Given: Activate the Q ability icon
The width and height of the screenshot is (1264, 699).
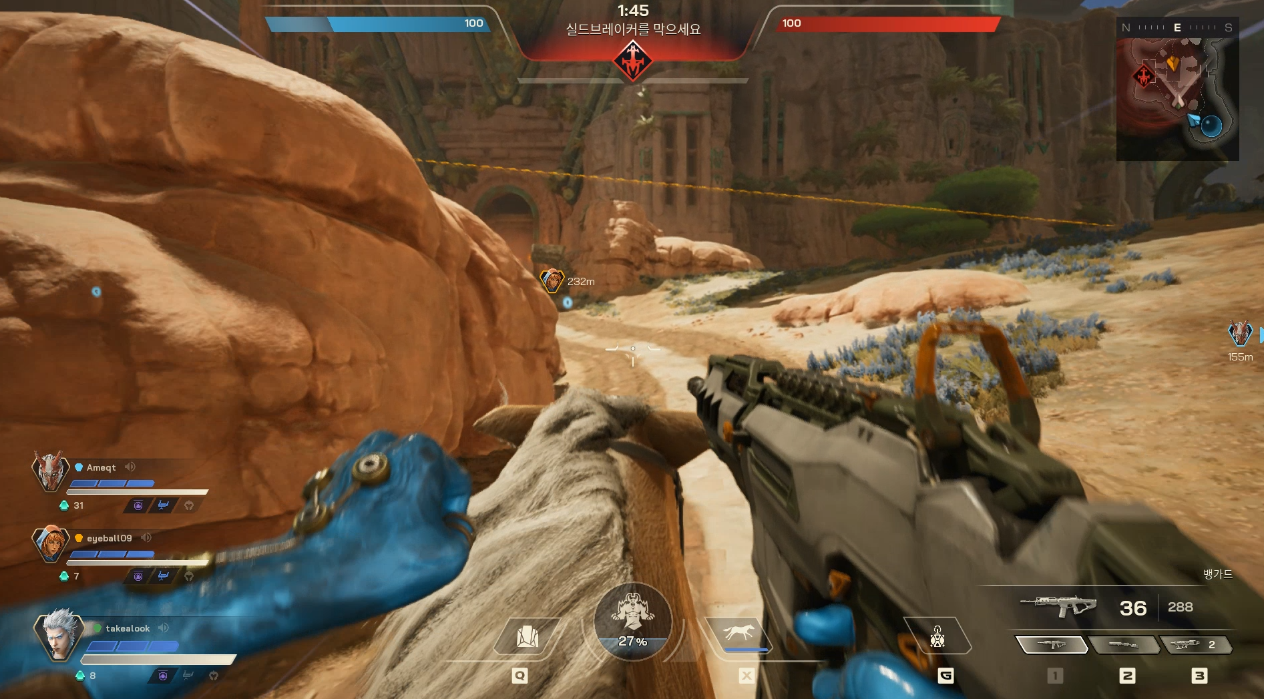Looking at the screenshot, I should (527, 637).
